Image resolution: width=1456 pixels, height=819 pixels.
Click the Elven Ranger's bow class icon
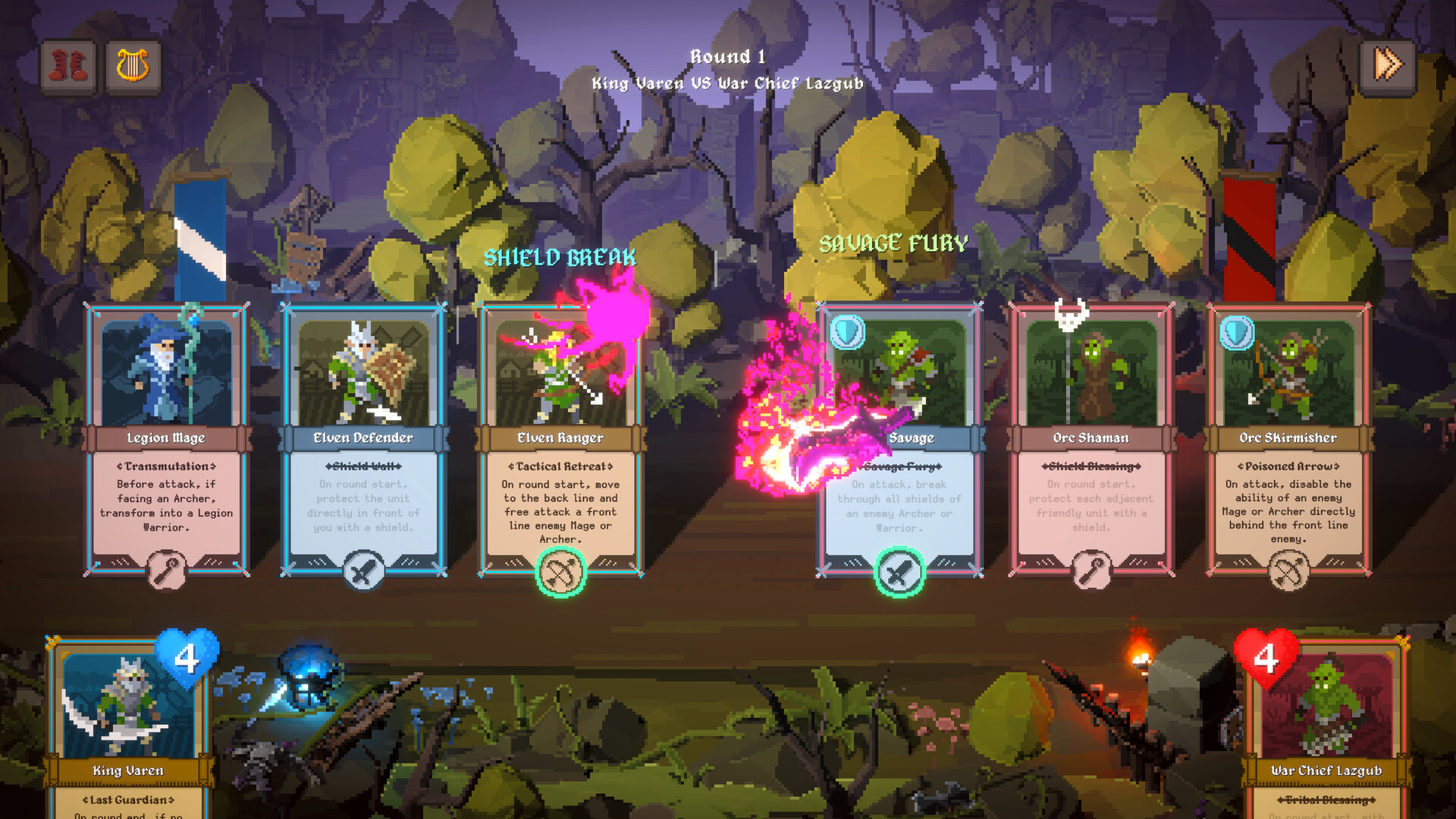point(560,573)
